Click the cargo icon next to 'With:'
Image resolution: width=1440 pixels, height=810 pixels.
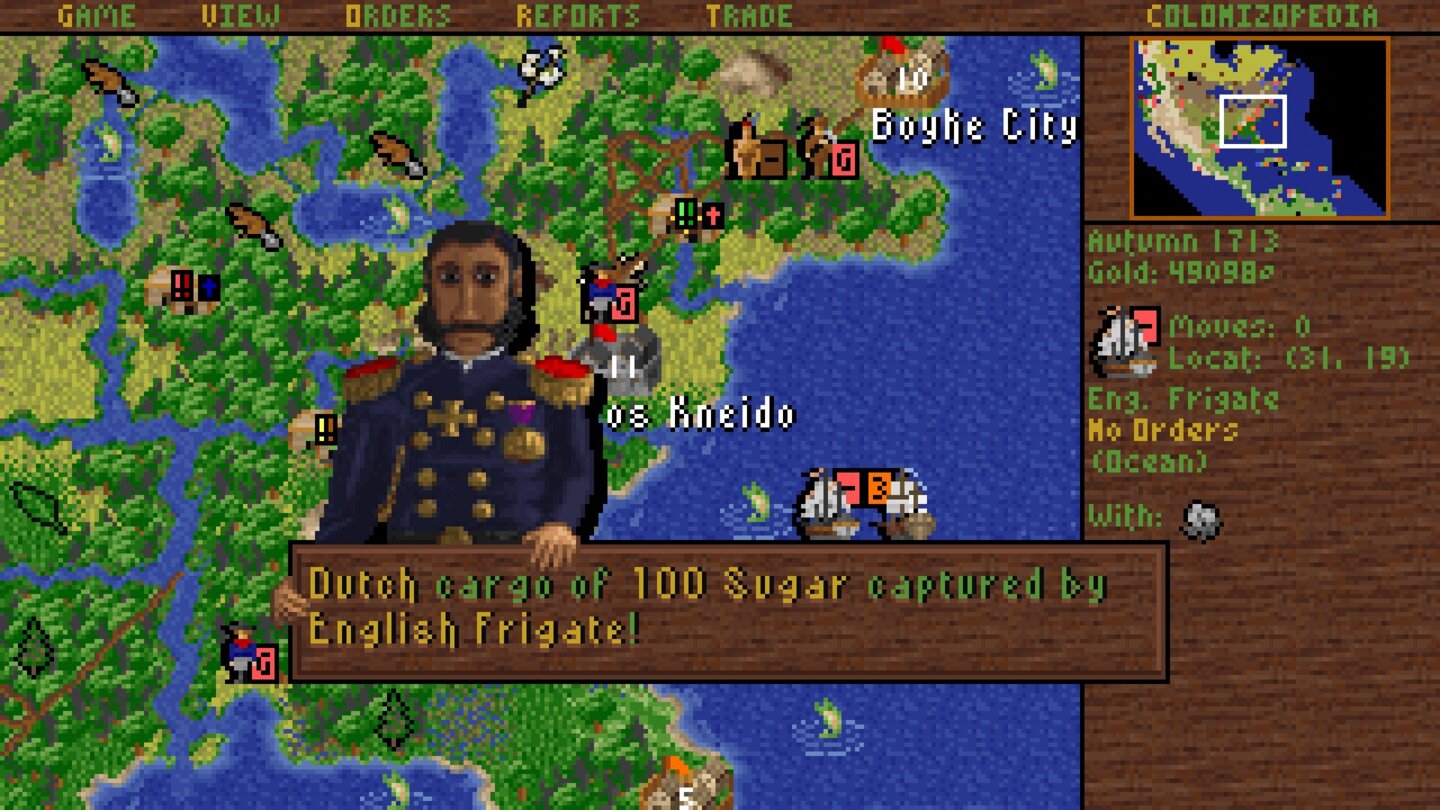pyautogui.click(x=1204, y=520)
